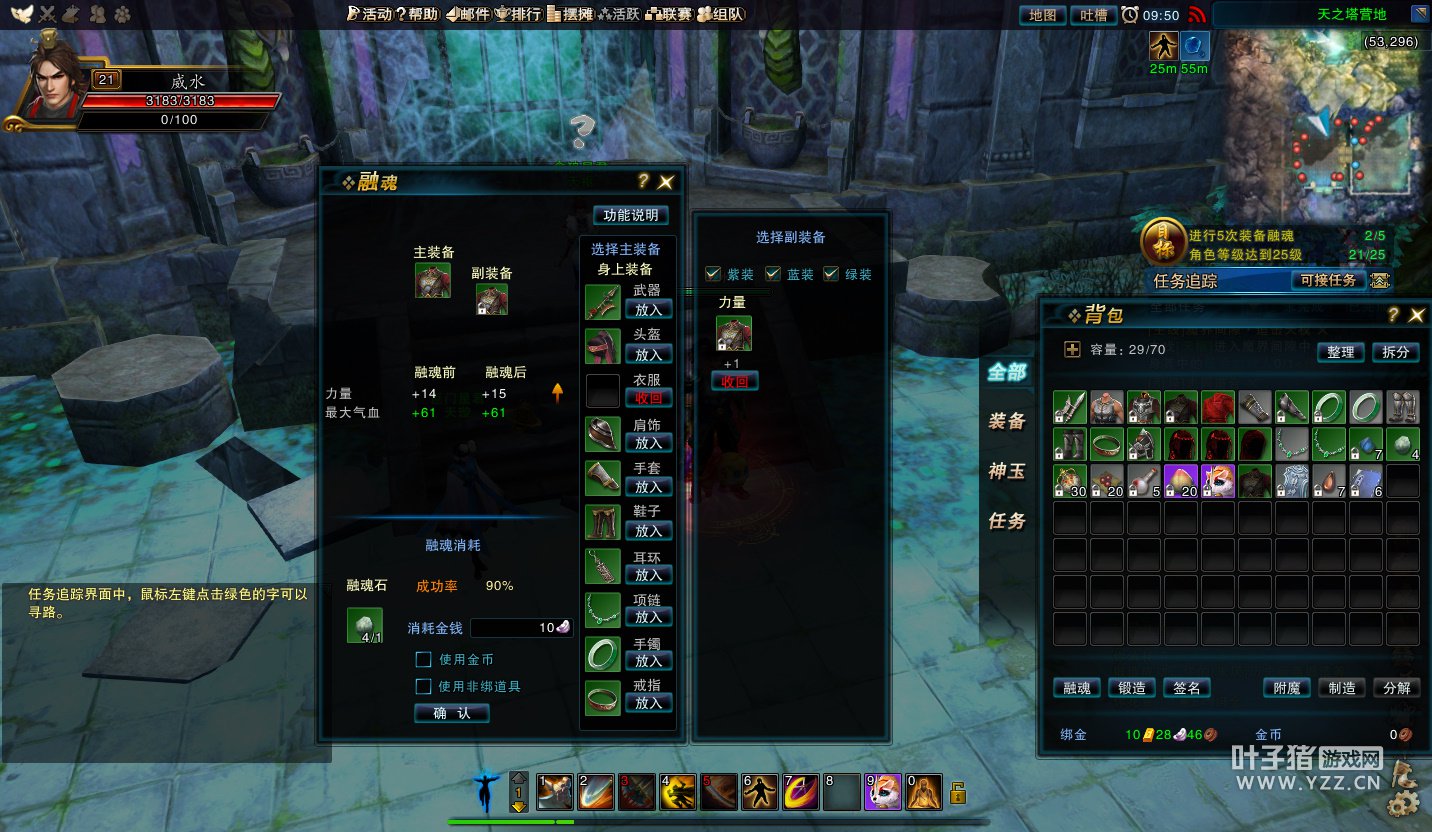Screen dimensions: 1432x832
Task: Toggle the 使用金币 checkbox
Action: (424, 660)
